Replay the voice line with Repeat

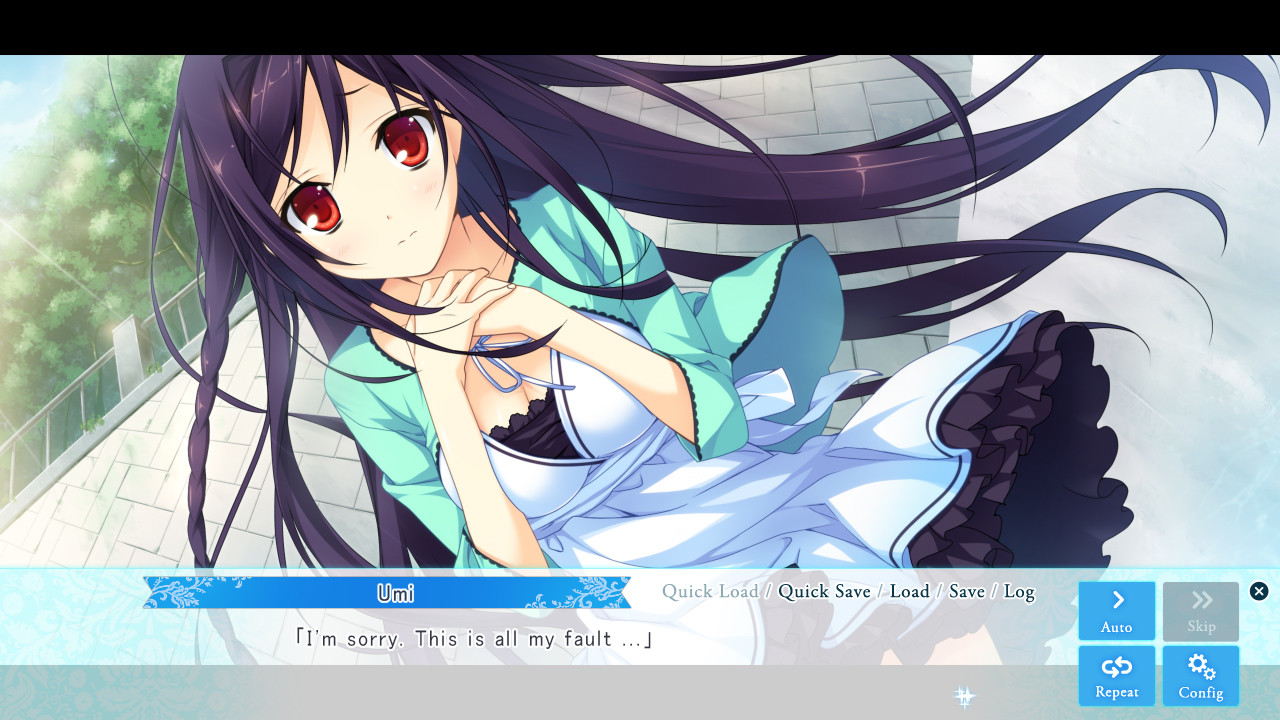[1116, 676]
